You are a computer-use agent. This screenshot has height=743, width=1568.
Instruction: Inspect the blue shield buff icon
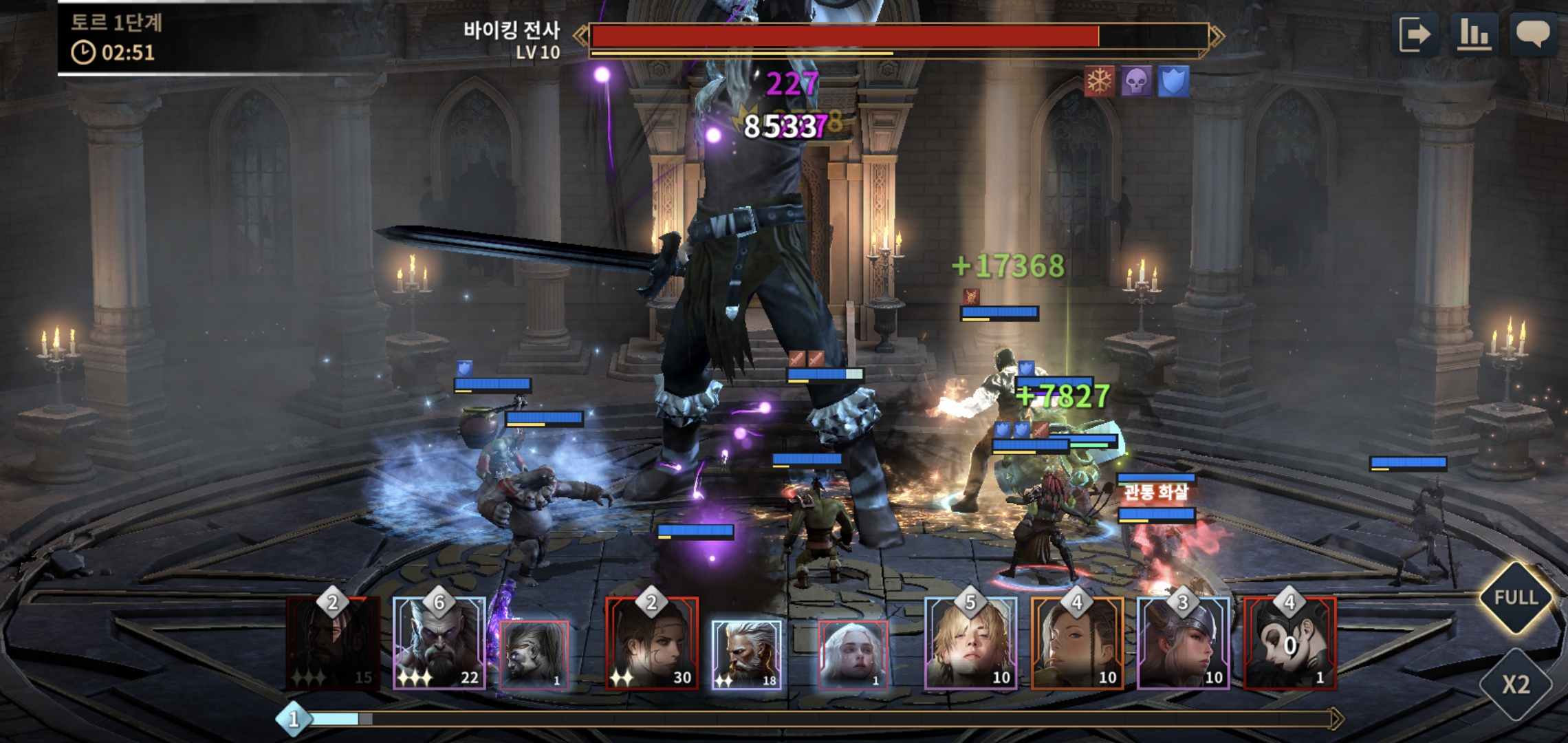coord(1173,83)
